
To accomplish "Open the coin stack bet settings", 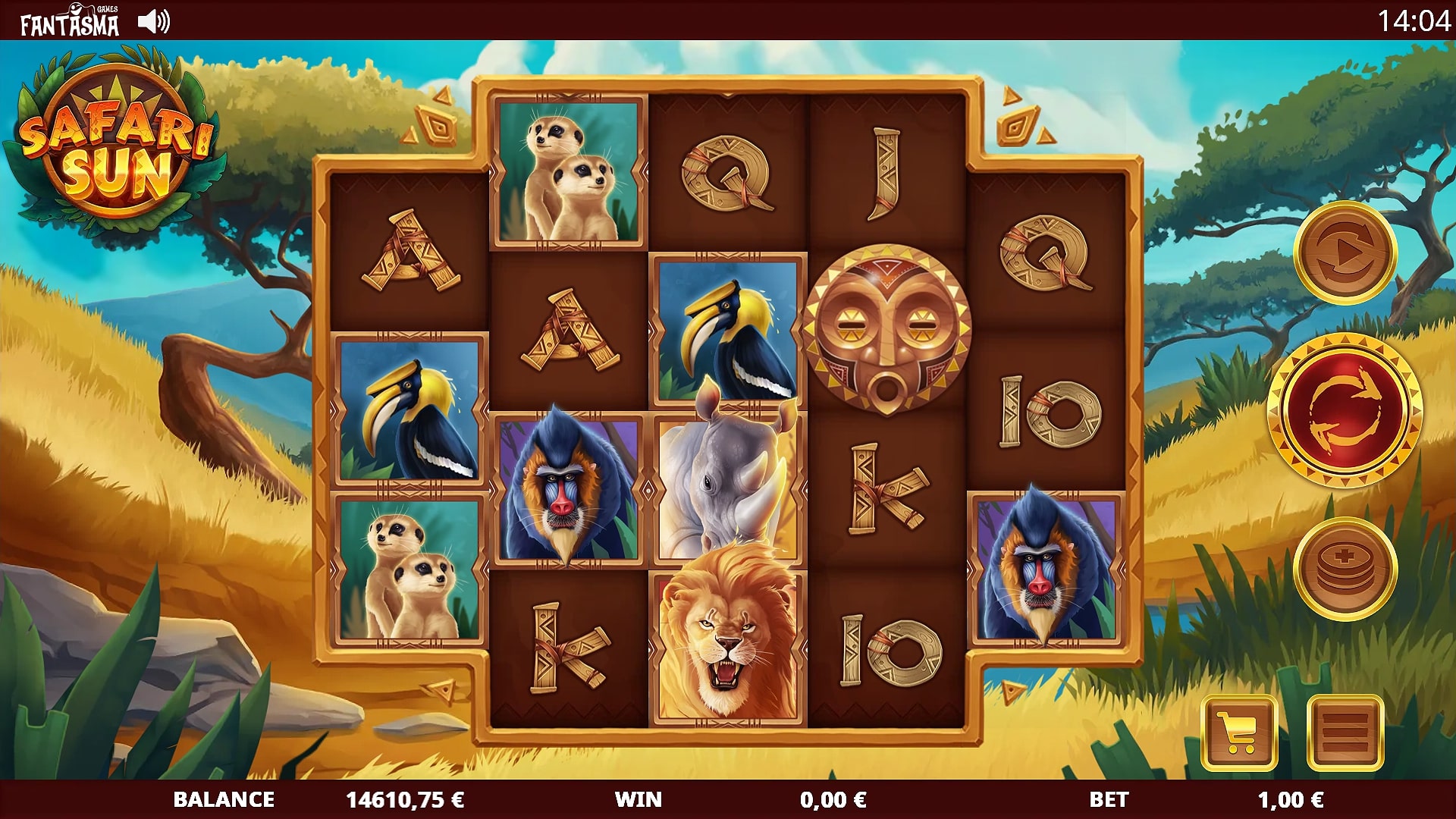I will [x=1345, y=569].
